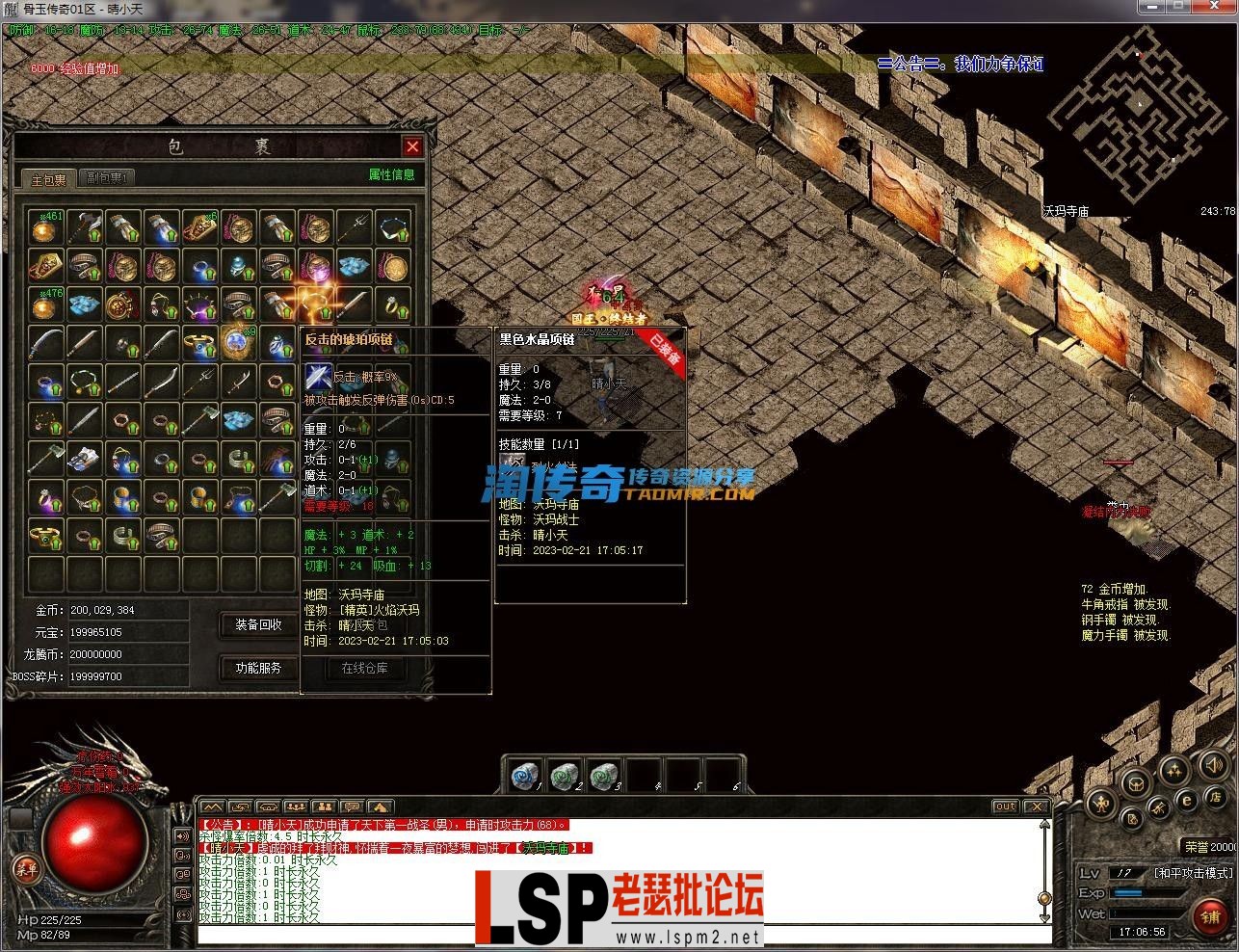Click the out toggle on the chat window
The image size is (1239, 952).
pos(1005,807)
